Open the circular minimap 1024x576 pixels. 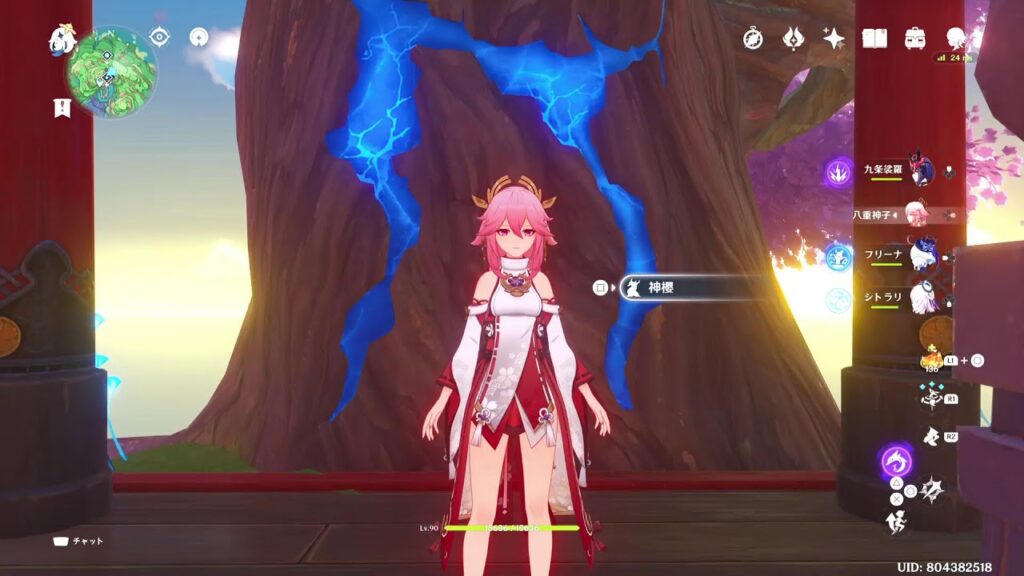point(111,72)
